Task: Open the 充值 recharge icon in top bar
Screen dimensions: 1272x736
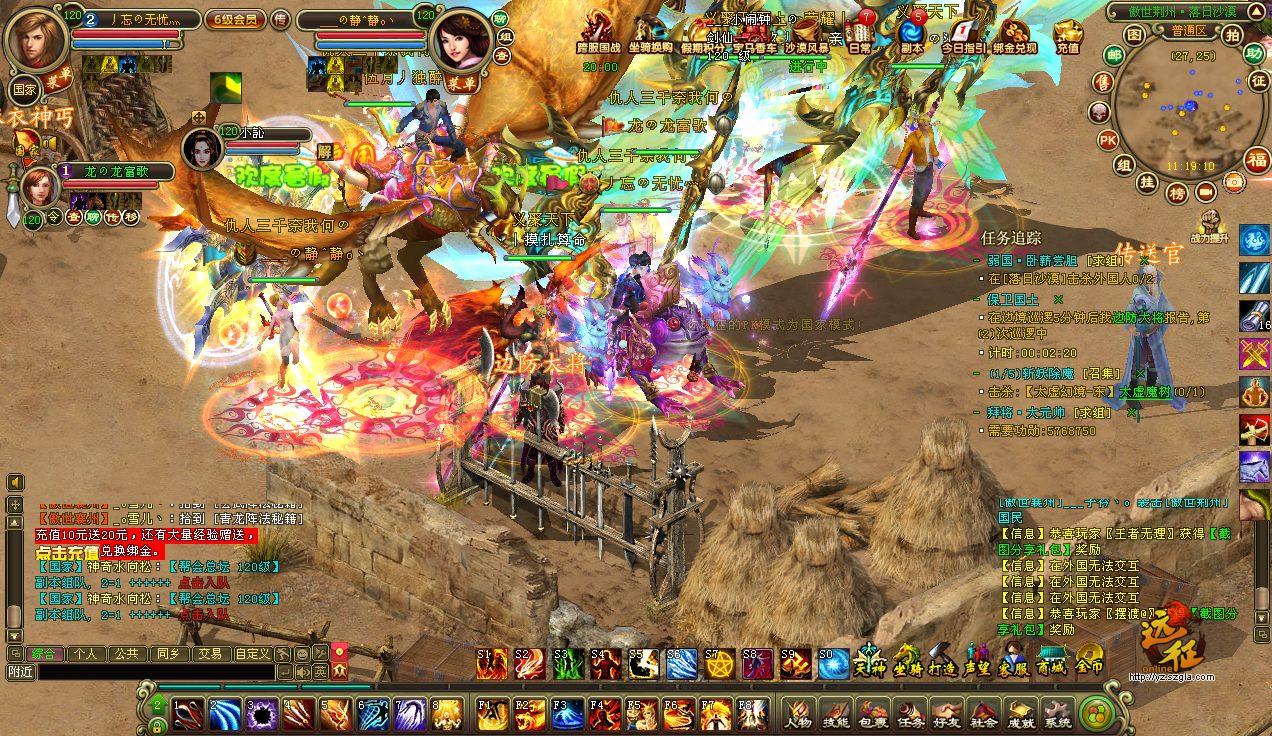Action: [x=1068, y=36]
